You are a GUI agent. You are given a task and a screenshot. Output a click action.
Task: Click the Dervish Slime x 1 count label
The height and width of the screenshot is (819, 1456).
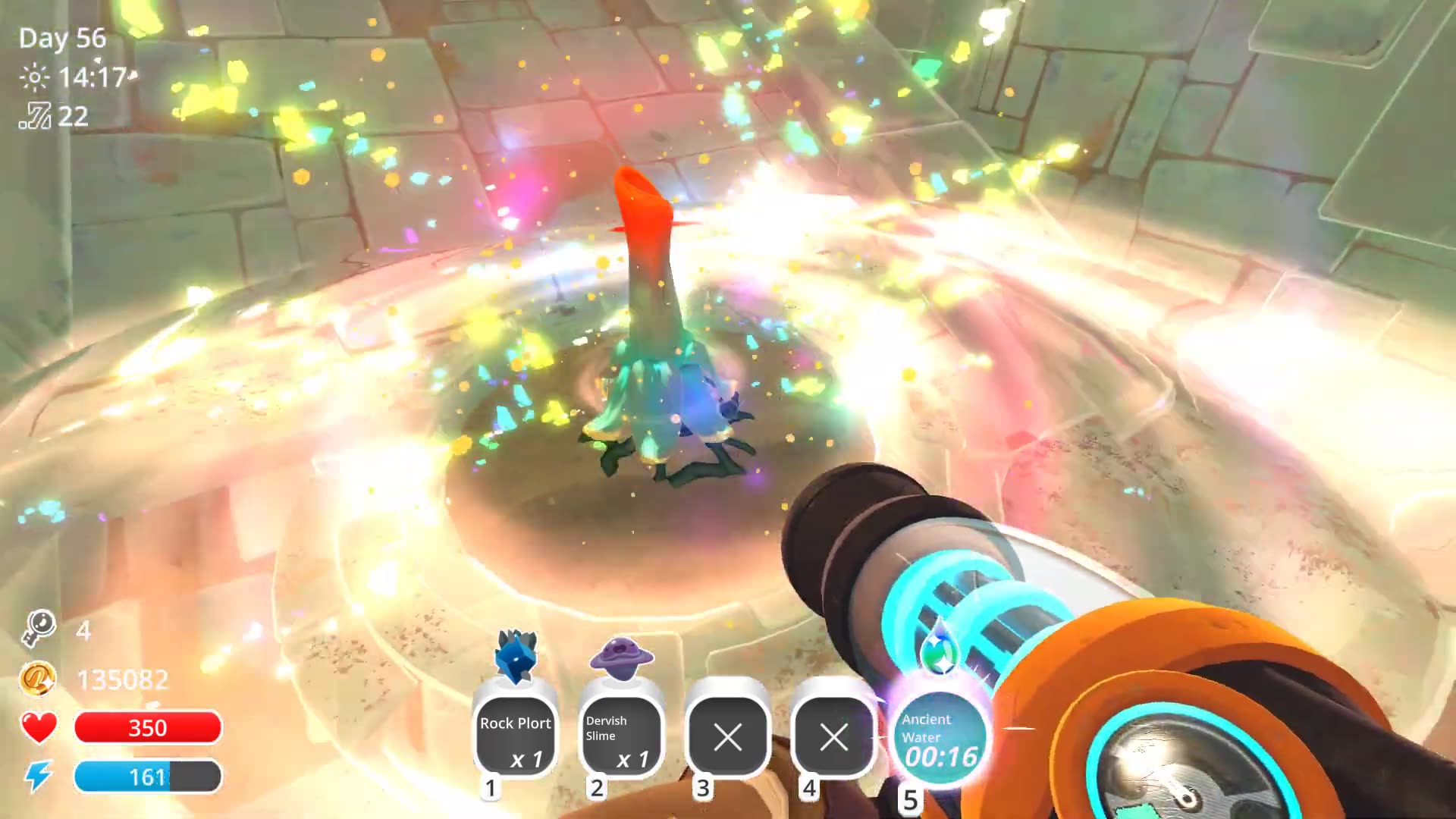632,758
